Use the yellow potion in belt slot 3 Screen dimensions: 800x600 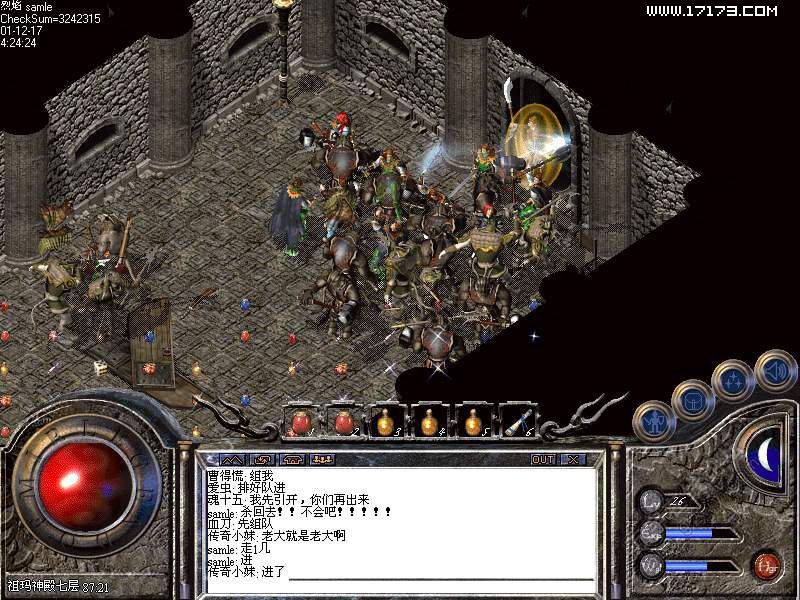[x=387, y=422]
